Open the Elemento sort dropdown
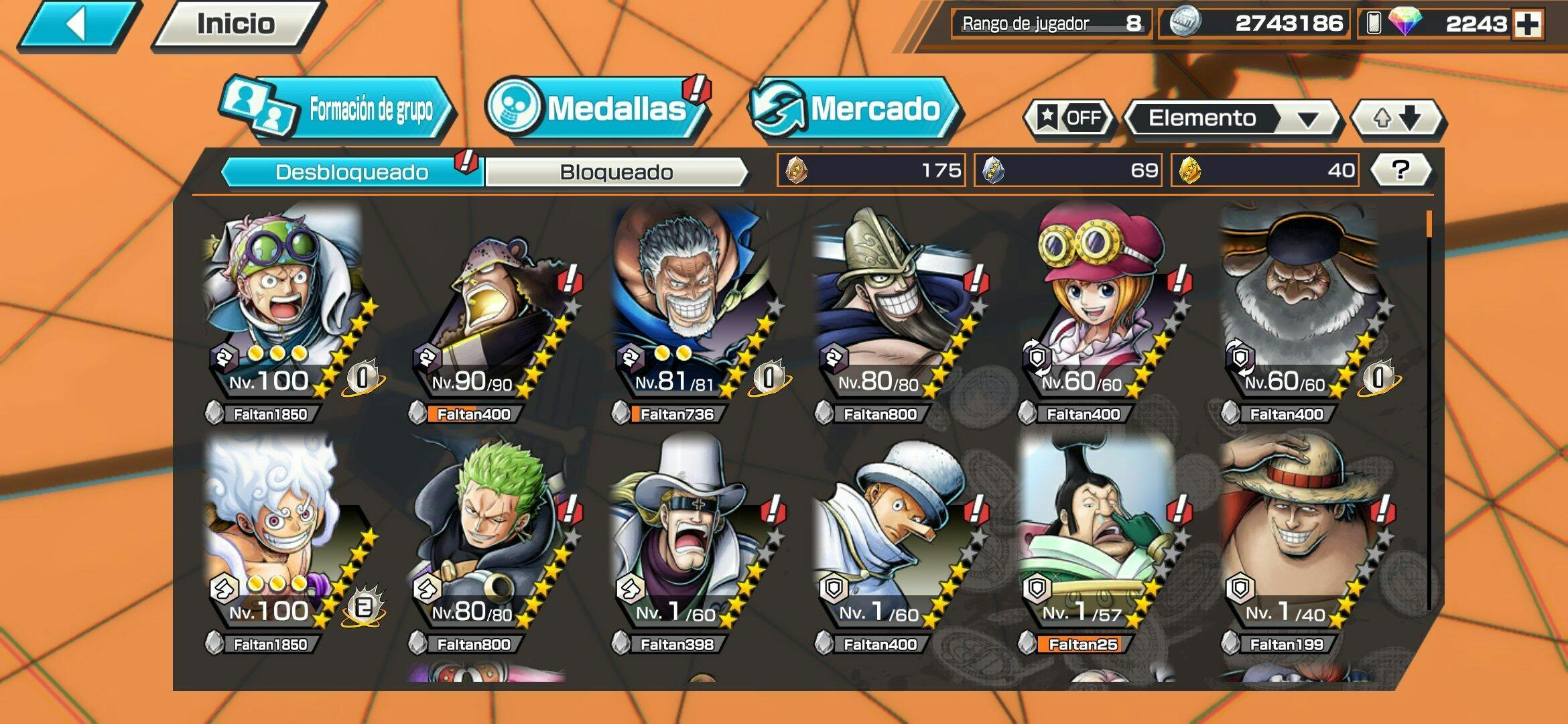Screen dimensions: 1568x724 1232,119
